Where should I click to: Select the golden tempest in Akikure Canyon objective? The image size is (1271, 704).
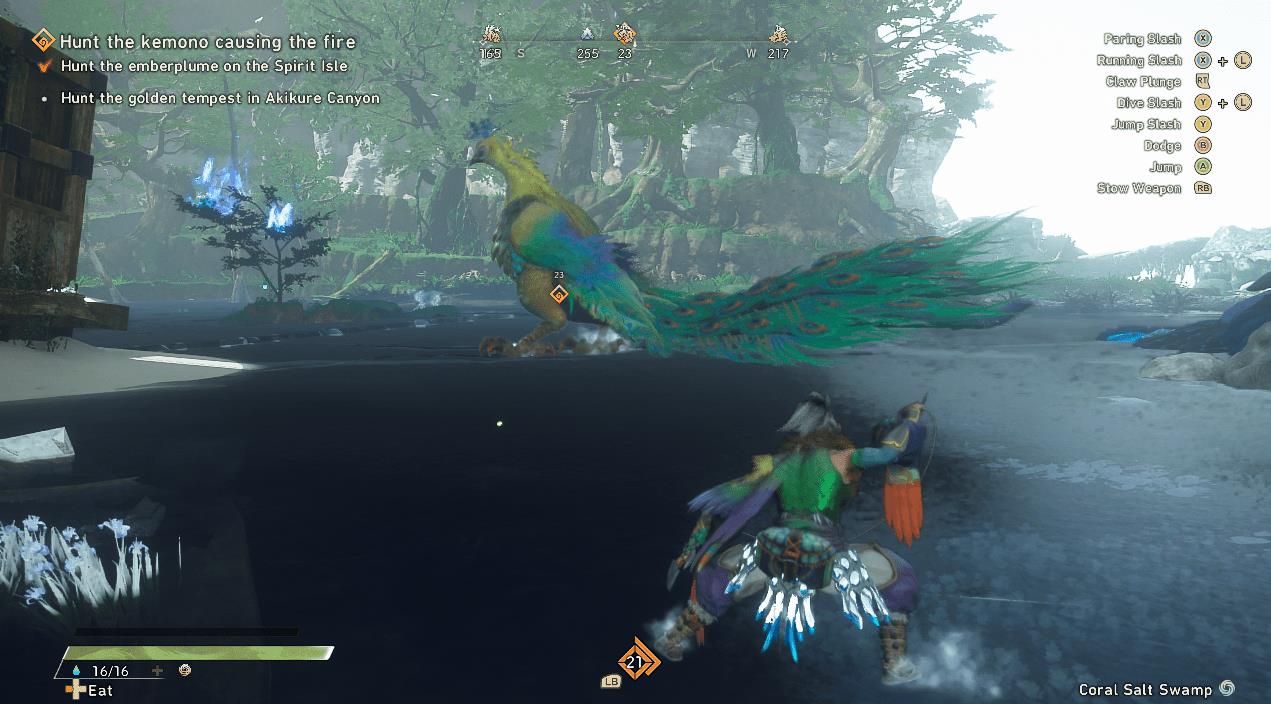(220, 99)
